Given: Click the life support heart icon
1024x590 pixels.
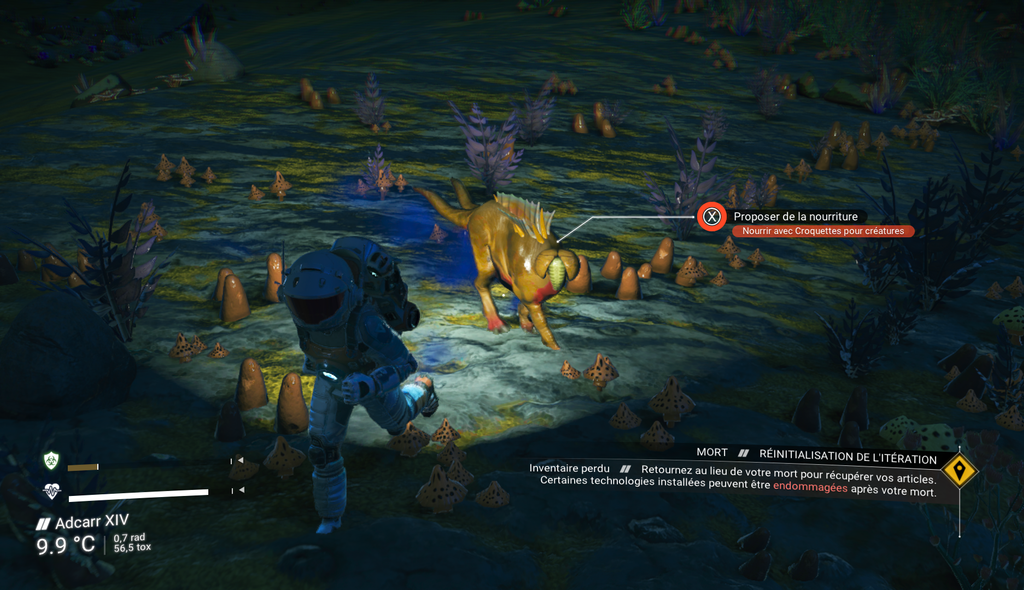Looking at the screenshot, I should pyautogui.click(x=51, y=491).
